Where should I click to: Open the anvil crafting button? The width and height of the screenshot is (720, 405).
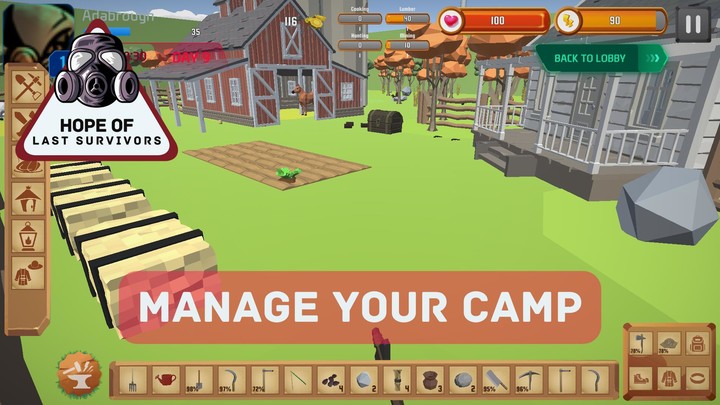click(x=77, y=375)
